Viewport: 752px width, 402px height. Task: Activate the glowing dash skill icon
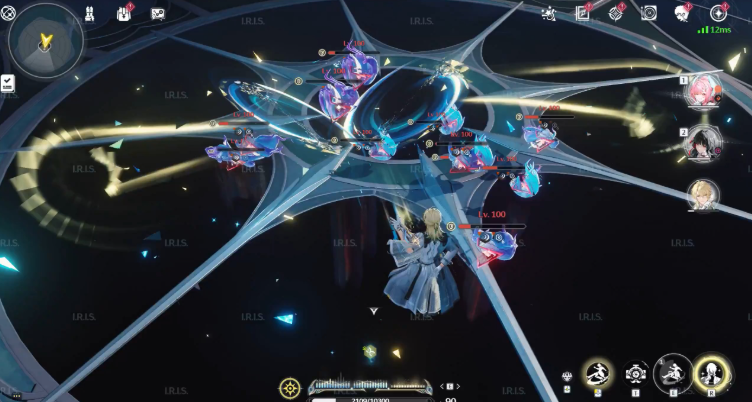[x=598, y=374]
